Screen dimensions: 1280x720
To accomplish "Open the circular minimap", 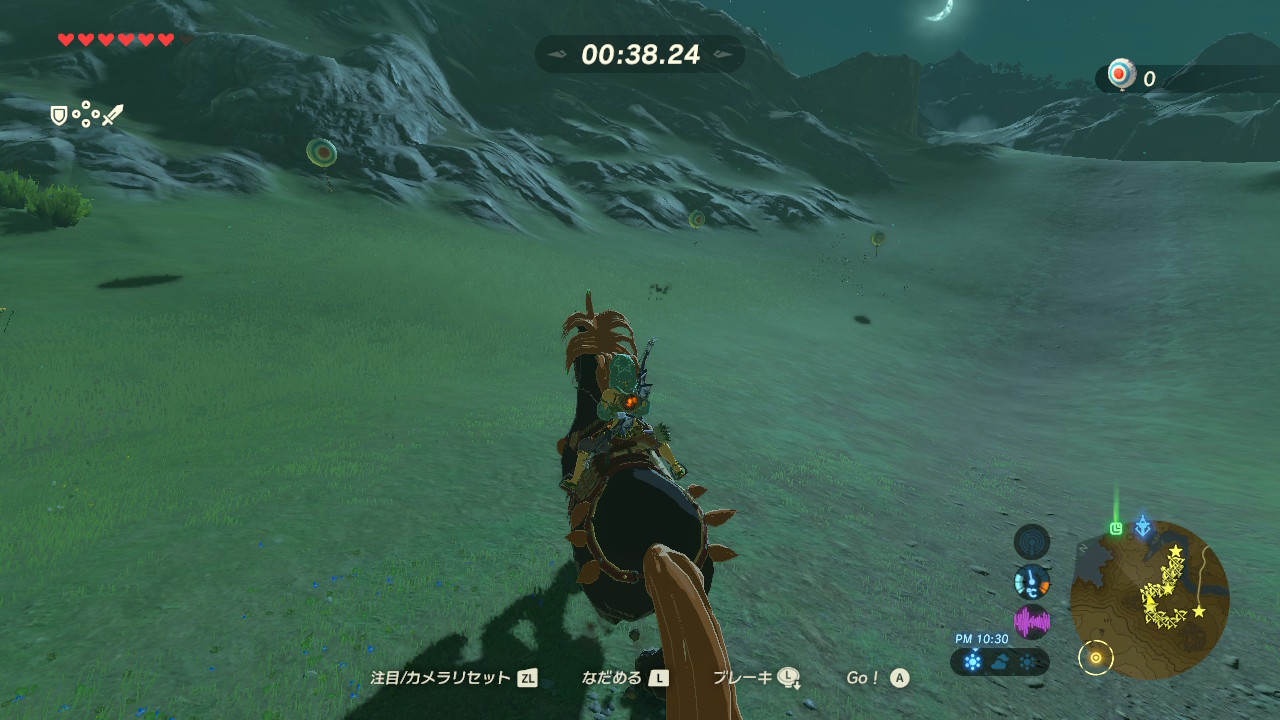I will tap(1149, 600).
